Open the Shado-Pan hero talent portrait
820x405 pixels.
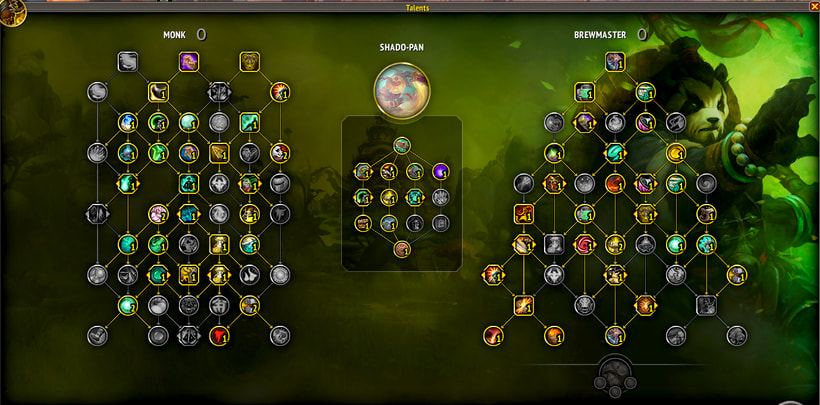pos(401,88)
